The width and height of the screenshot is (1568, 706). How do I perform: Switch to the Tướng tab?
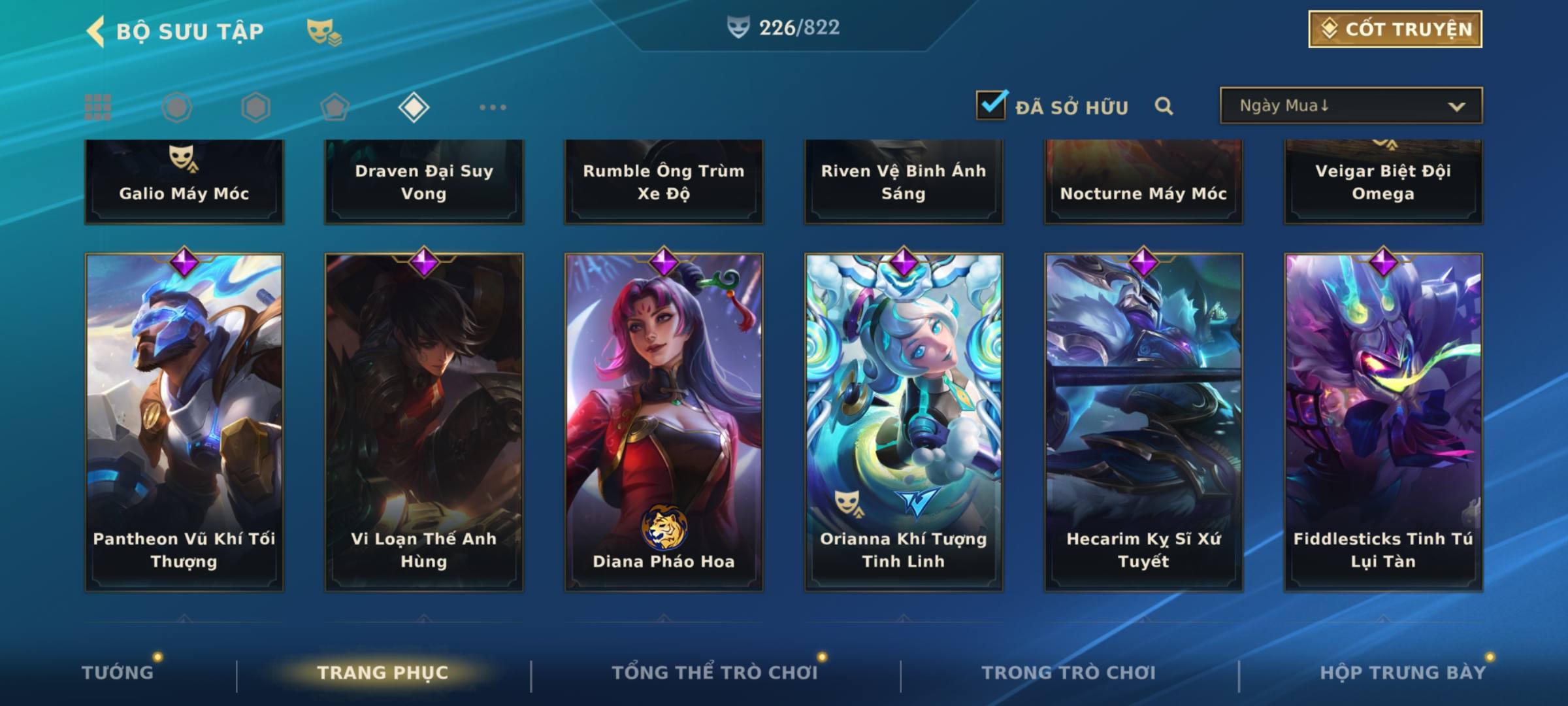[118, 673]
